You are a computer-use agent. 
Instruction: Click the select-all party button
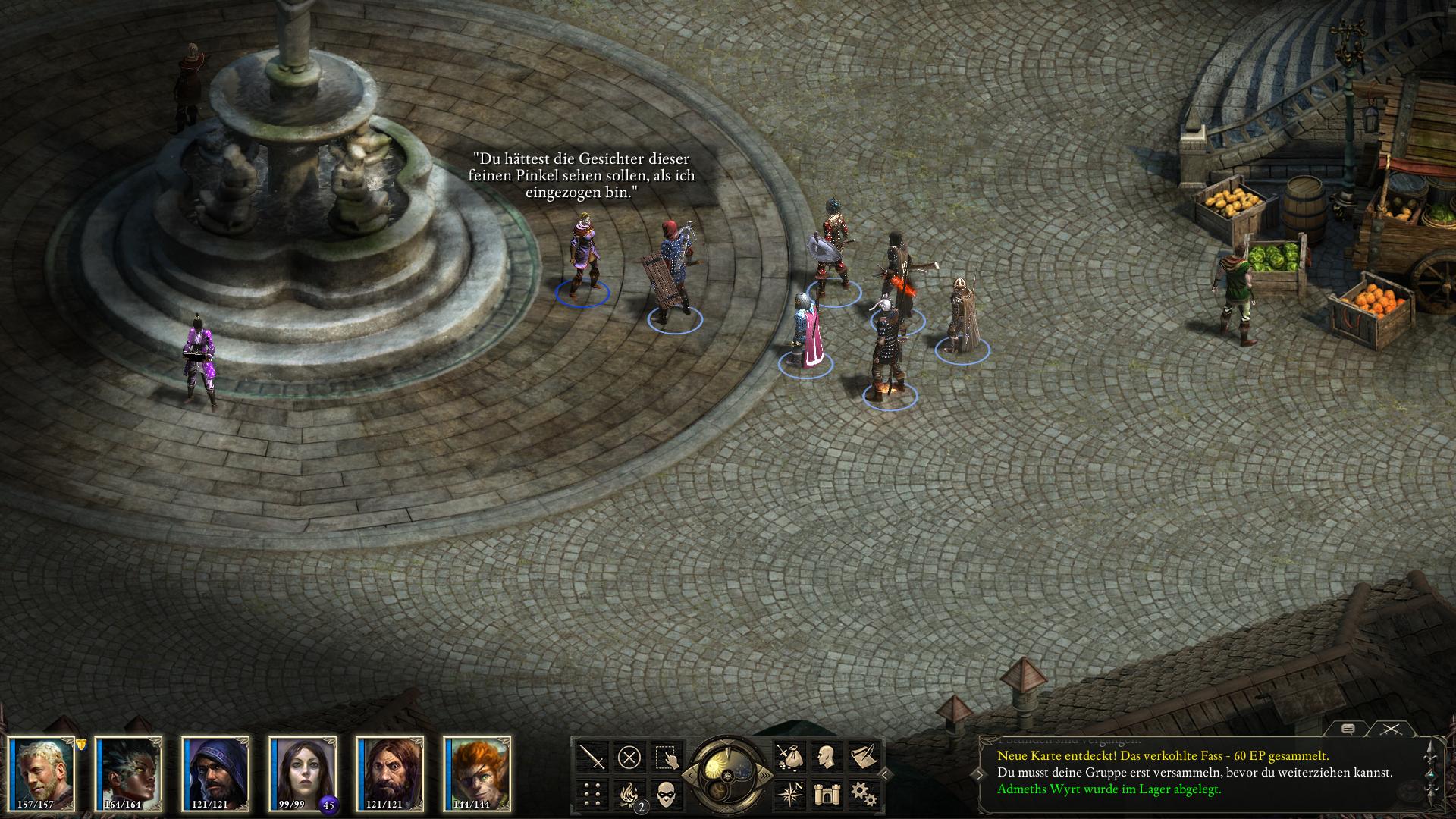(x=666, y=756)
